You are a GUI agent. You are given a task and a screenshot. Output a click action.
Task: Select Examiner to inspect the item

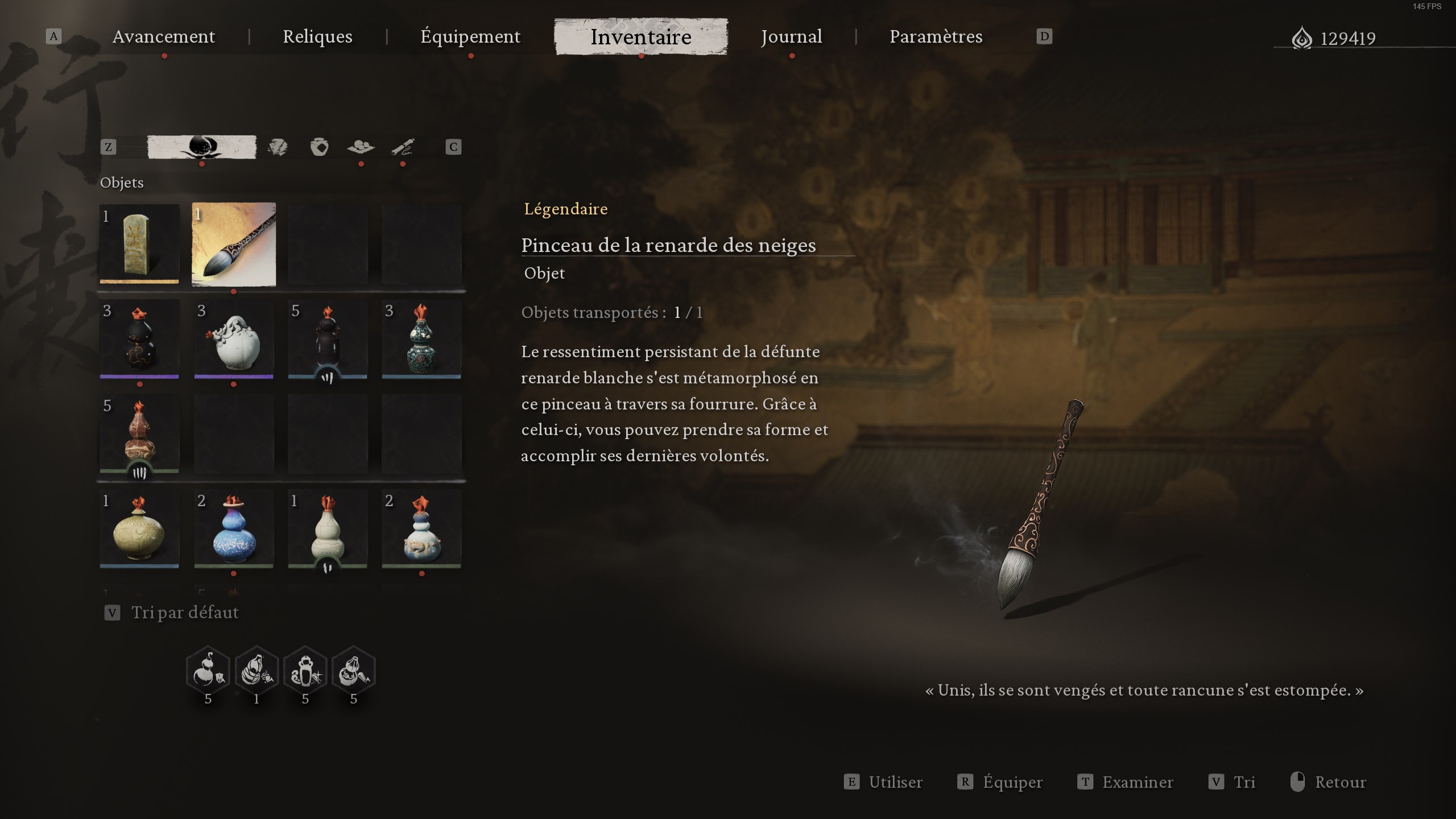point(1137,782)
